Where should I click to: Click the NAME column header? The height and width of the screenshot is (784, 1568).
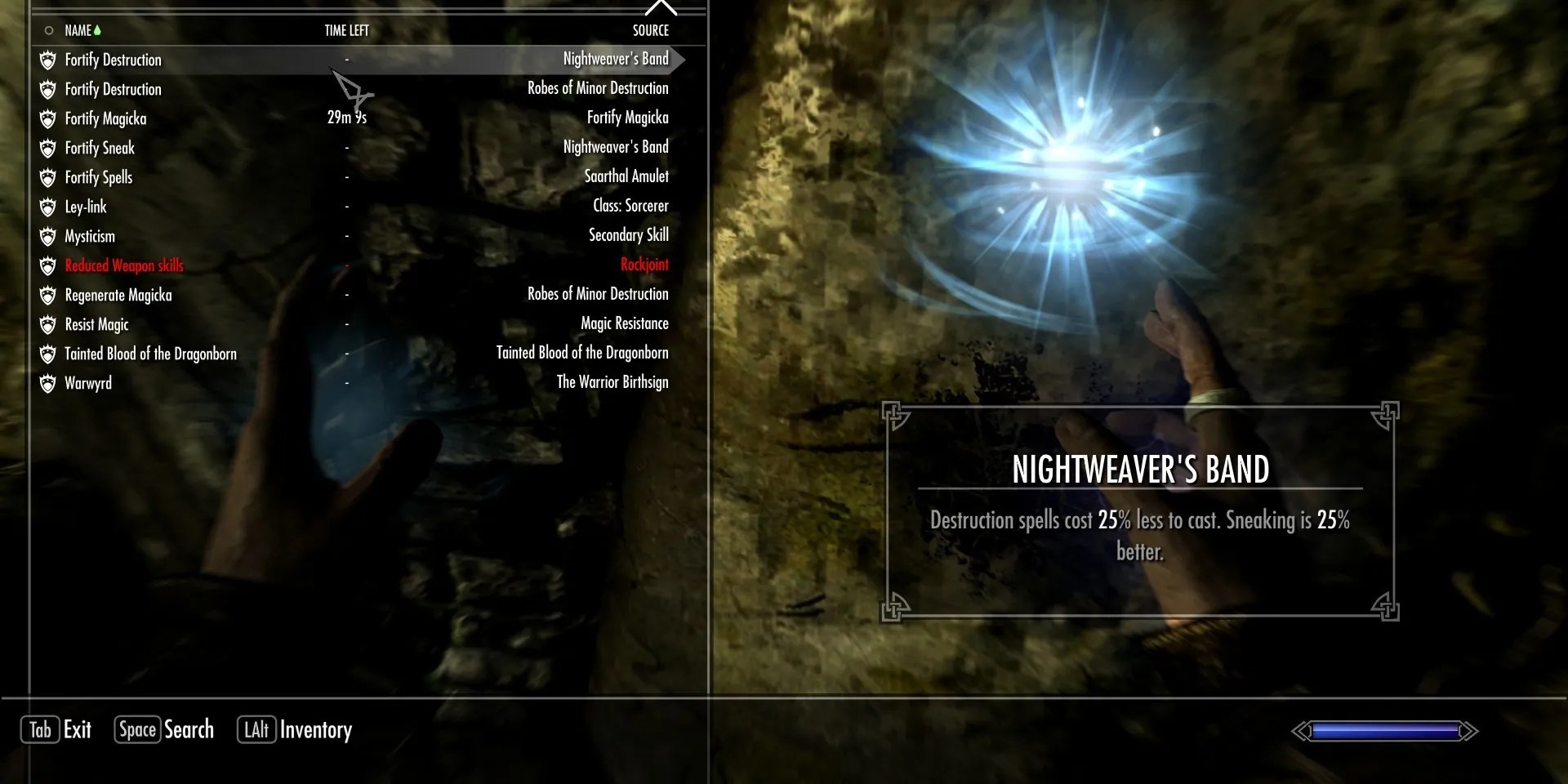(79, 30)
